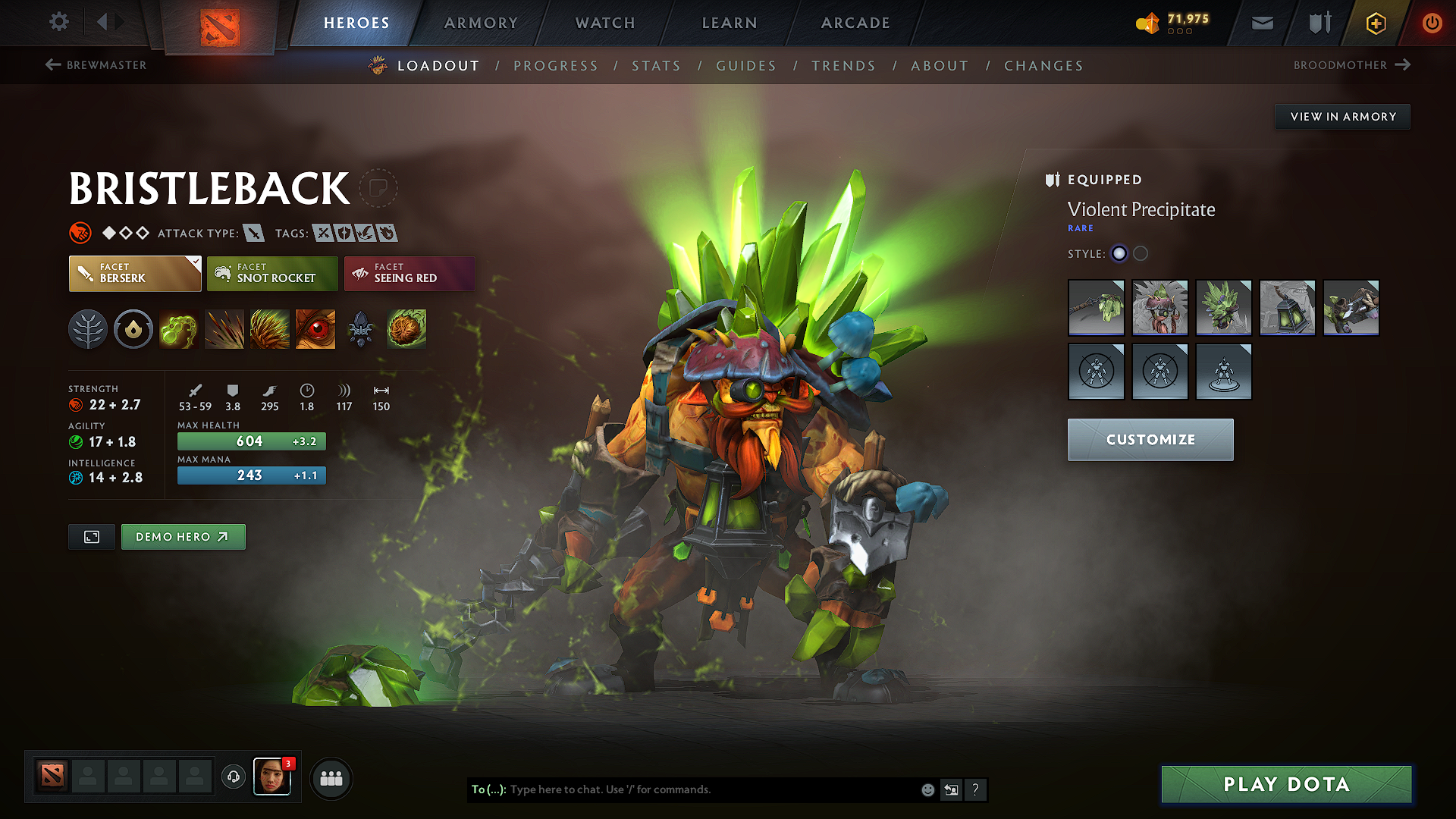Viewport: 1456px width, 819px height.
Task: Choose the second style radio button
Action: (x=1141, y=253)
